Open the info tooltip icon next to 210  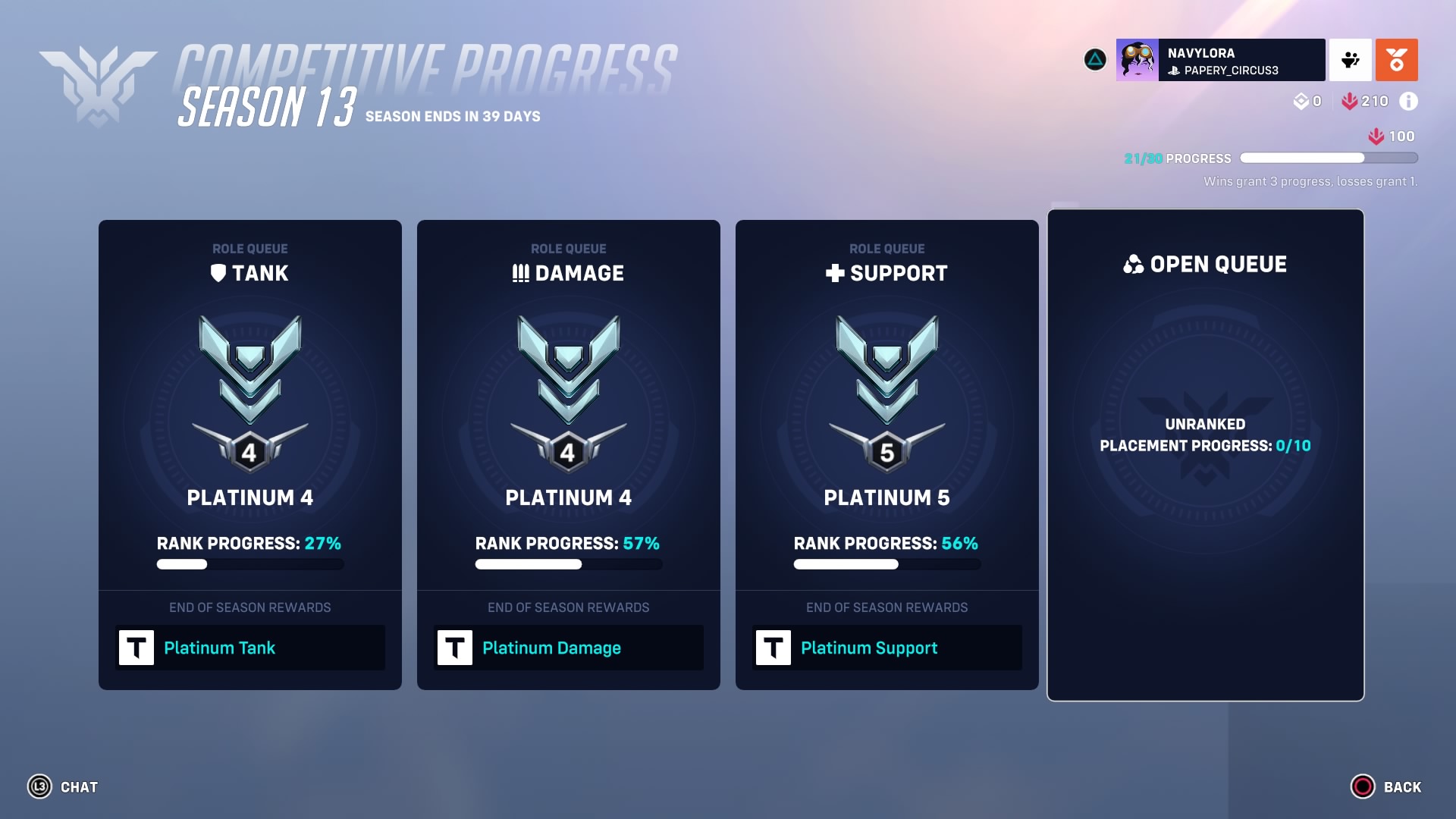click(1409, 100)
